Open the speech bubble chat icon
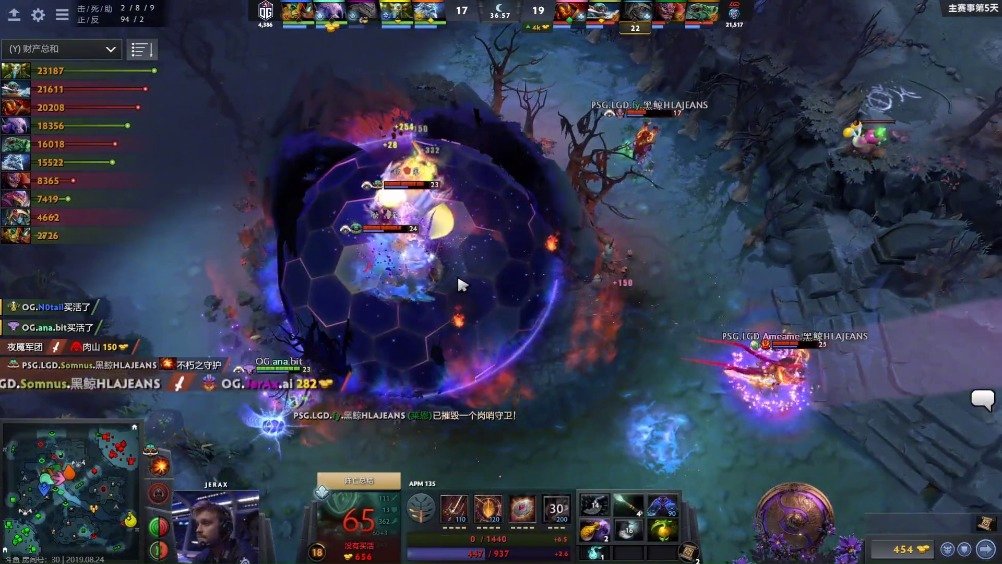The height and width of the screenshot is (564, 1002). pyautogui.click(x=982, y=400)
